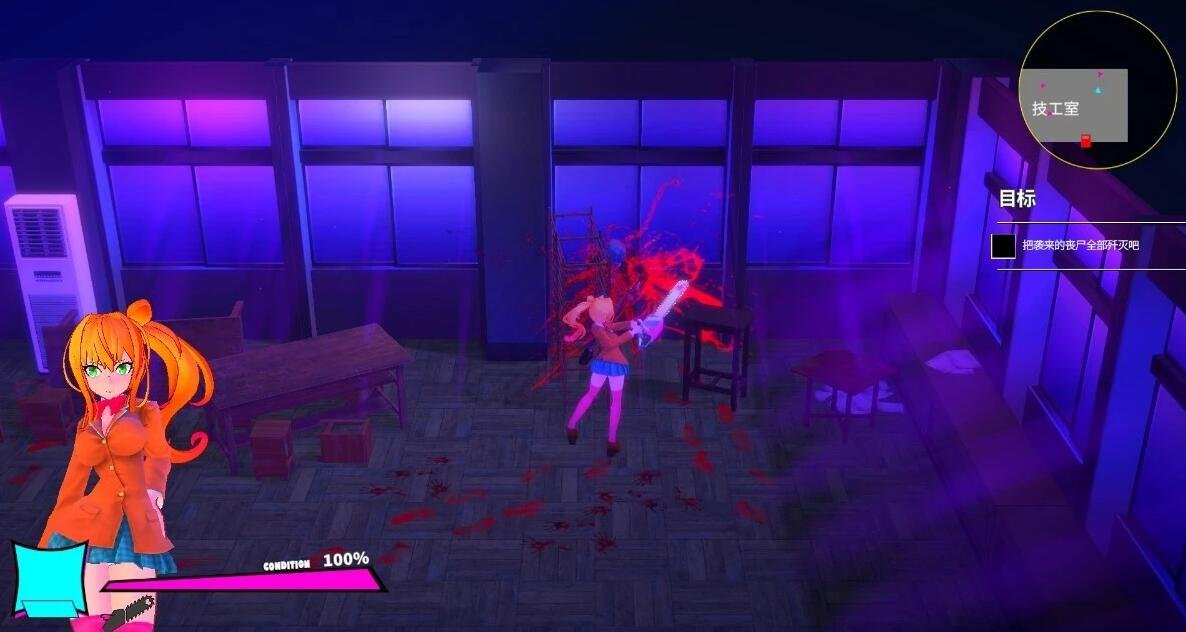
Task: Click the cyan item slot panel
Action: (48, 578)
